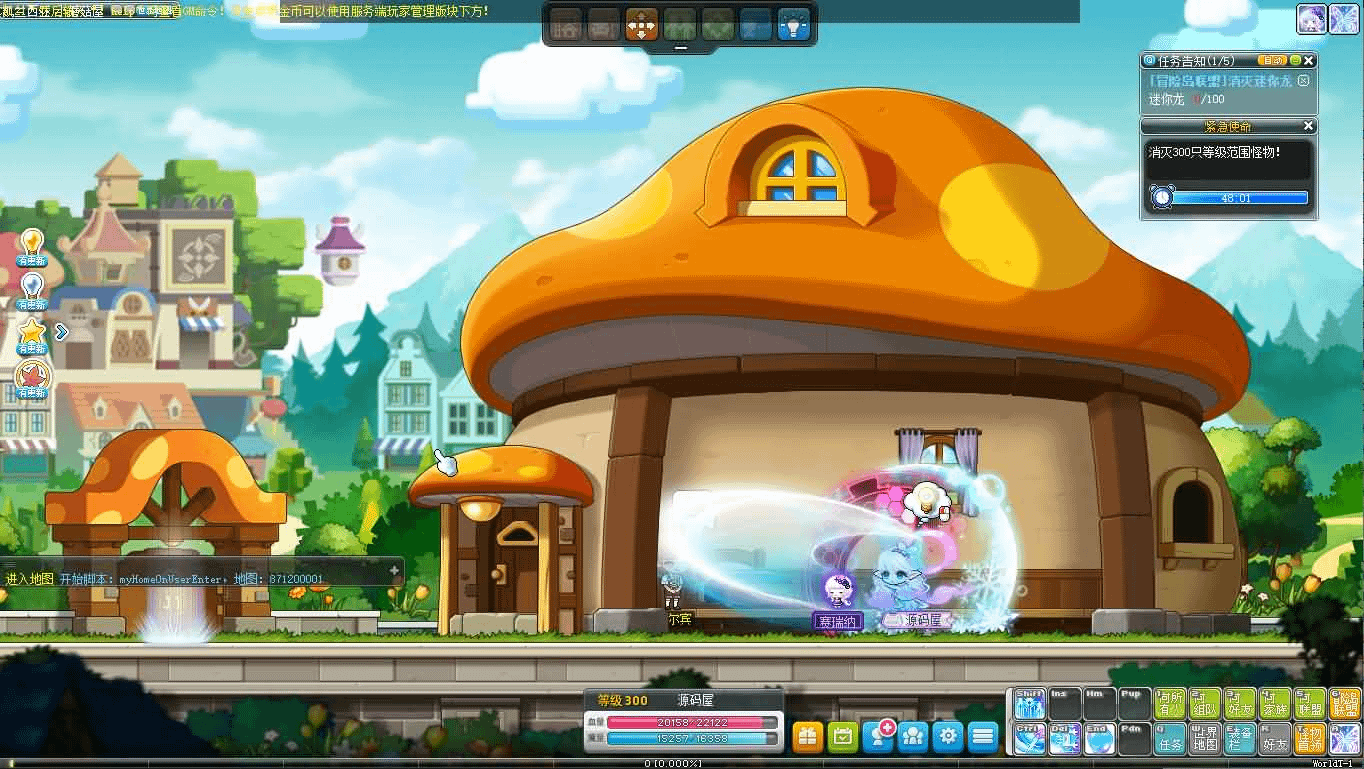Open the 任务 quest shortcut slot

(x=1169, y=739)
